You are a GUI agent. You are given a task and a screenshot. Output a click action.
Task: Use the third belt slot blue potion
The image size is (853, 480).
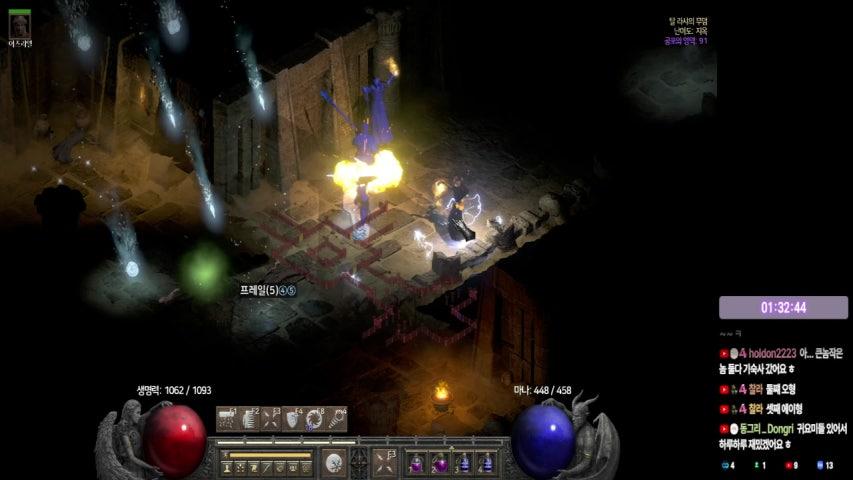tap(464, 463)
